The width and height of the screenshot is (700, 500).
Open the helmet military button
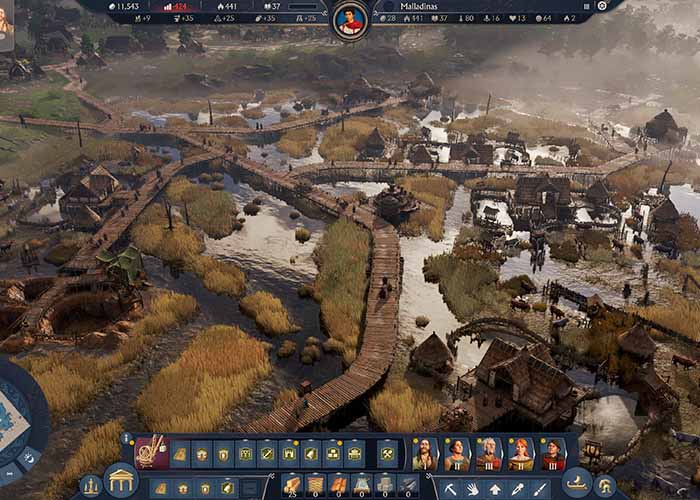click(606, 487)
